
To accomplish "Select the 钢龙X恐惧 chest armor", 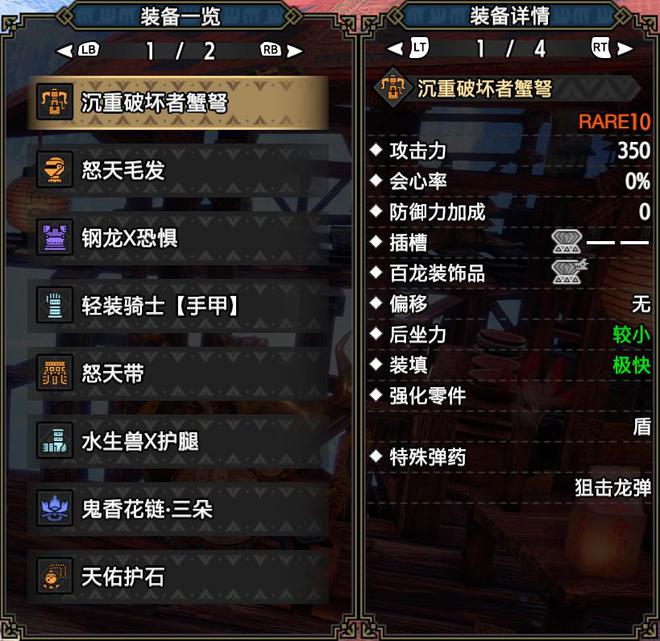I will point(180,238).
